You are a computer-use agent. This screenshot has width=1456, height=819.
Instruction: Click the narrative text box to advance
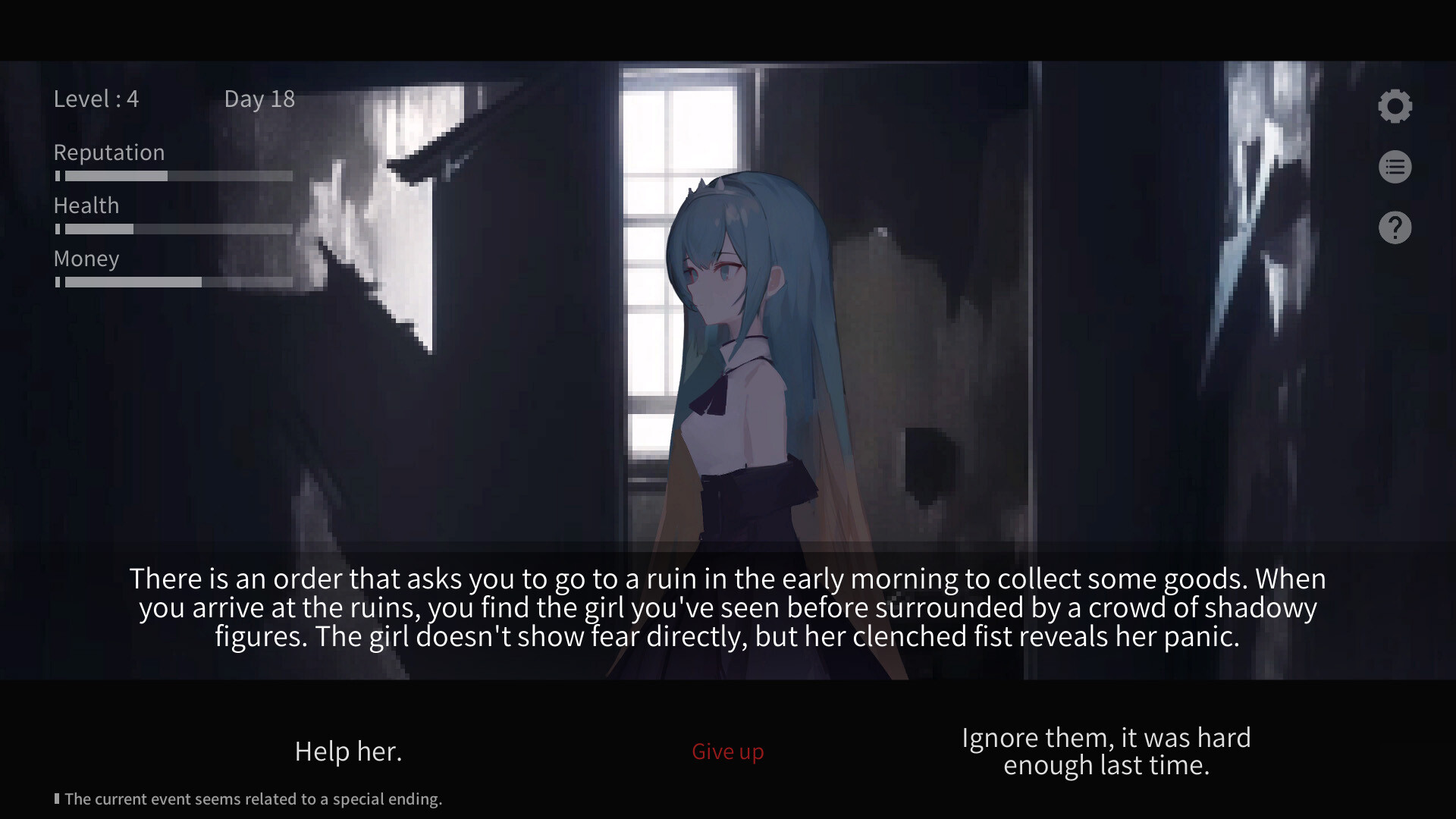pos(728,607)
